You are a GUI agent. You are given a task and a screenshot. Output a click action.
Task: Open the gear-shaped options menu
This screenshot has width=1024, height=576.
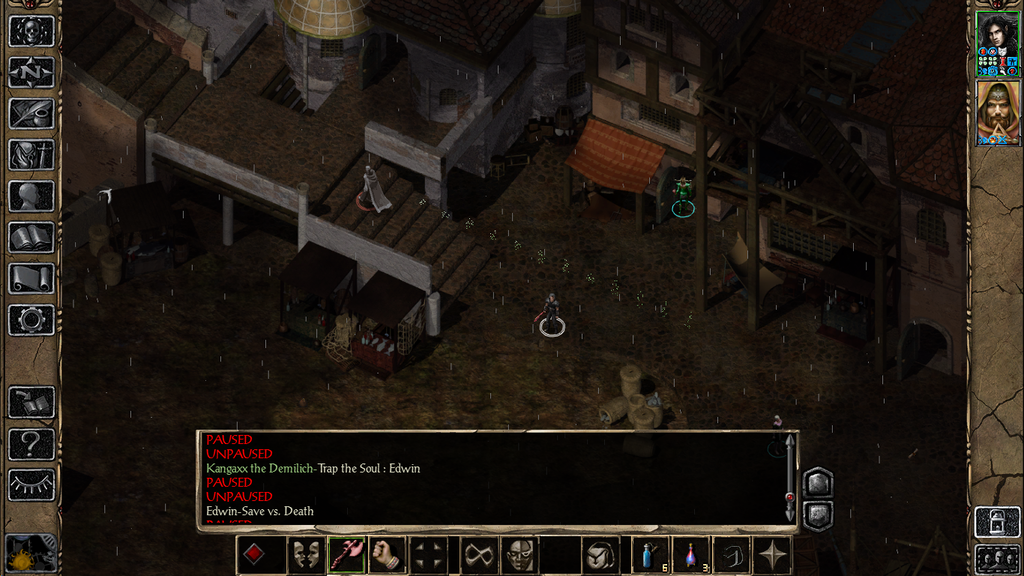[x=31, y=320]
